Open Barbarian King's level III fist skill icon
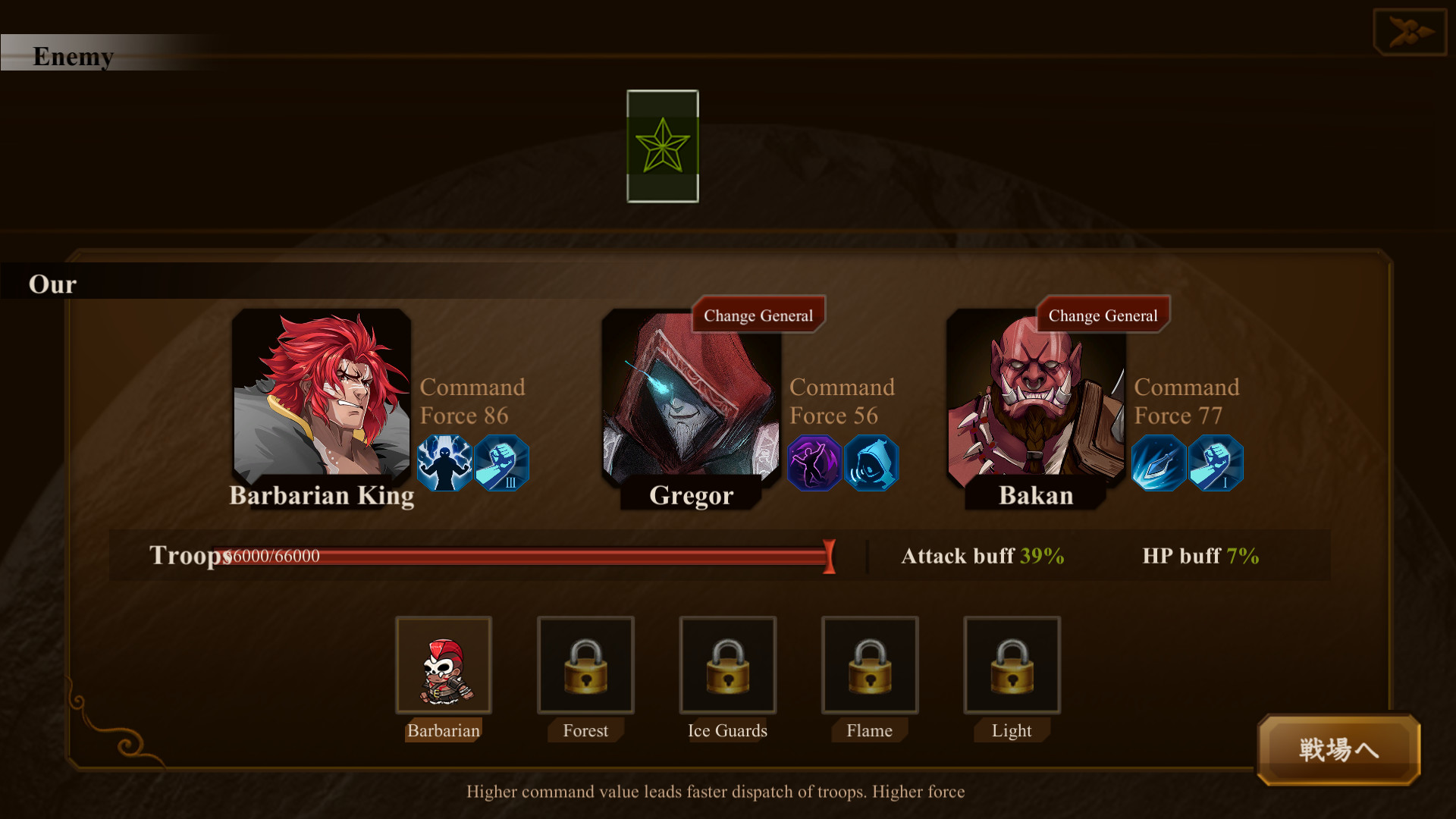 tap(501, 463)
